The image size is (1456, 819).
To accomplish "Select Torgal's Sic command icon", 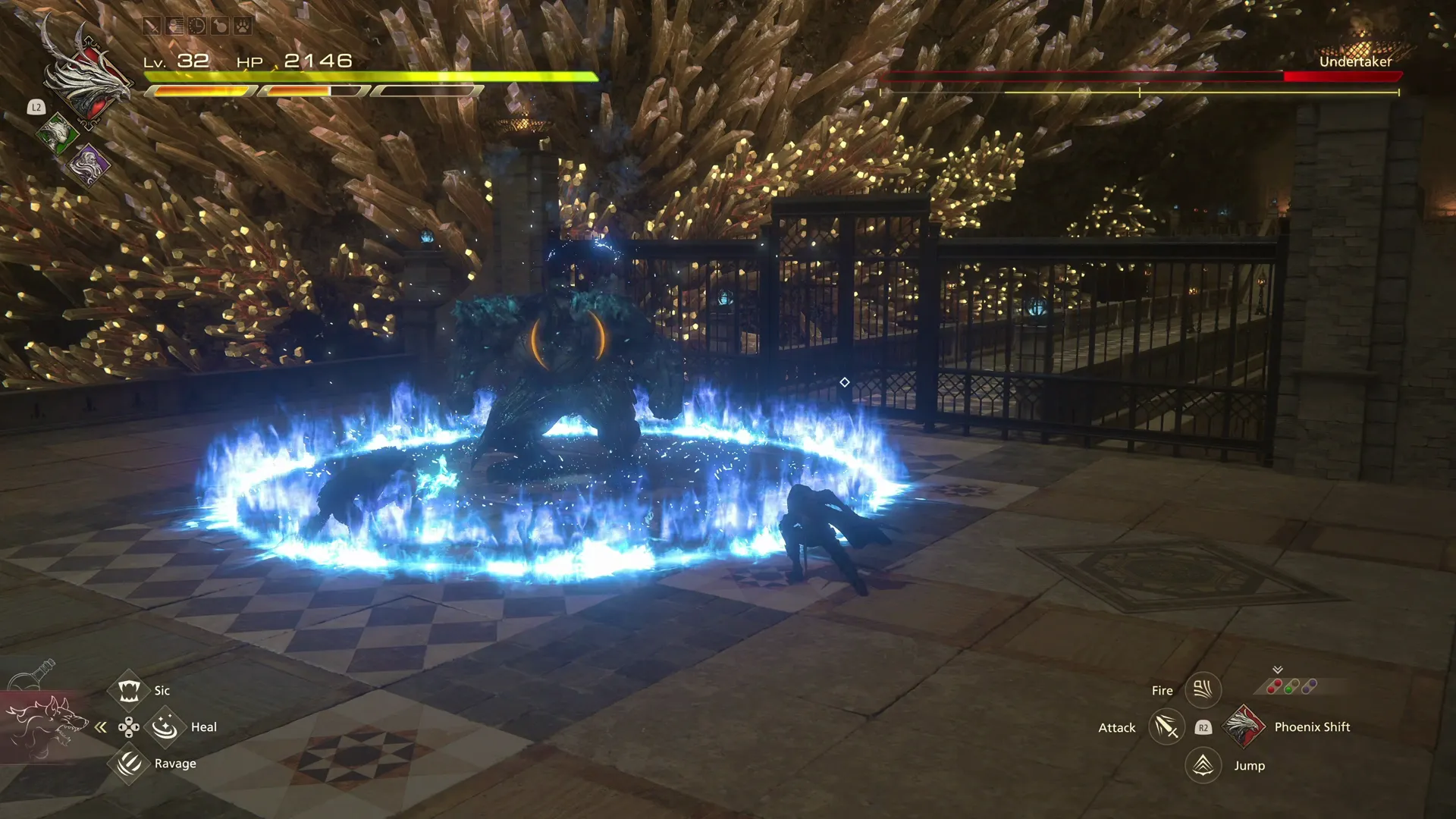I will point(127,690).
